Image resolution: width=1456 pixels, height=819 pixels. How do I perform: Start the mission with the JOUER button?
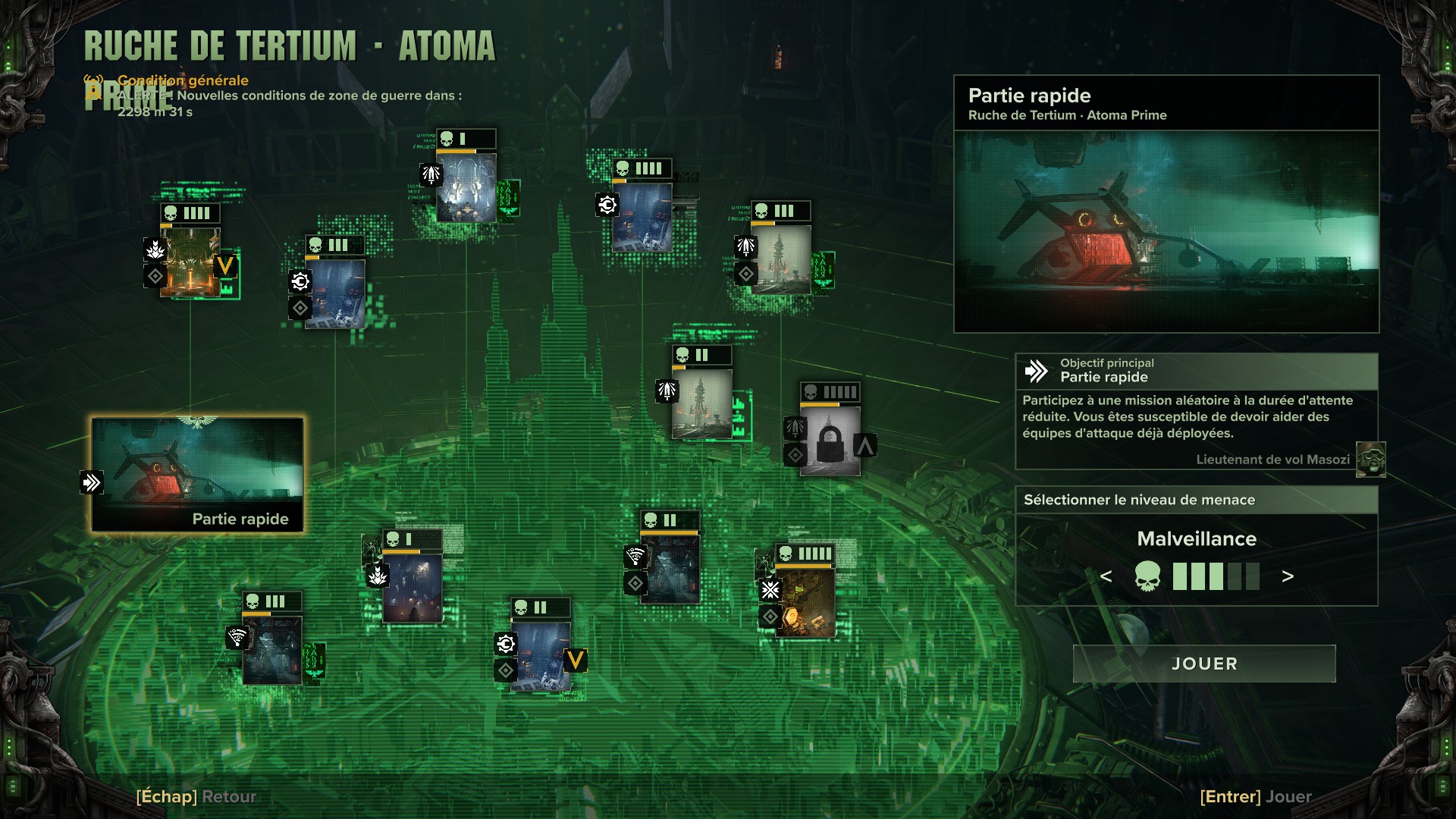[x=1203, y=664]
